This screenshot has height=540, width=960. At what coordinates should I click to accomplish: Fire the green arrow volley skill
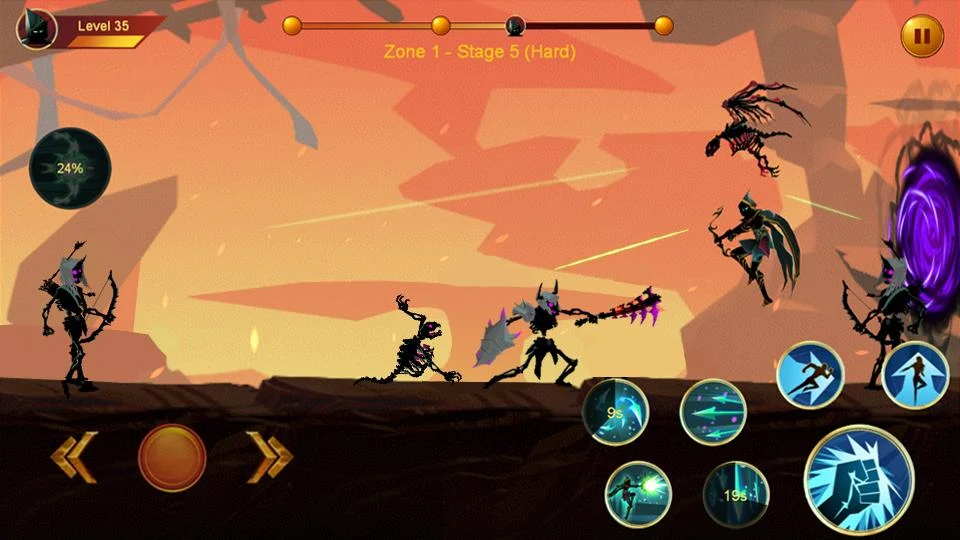713,412
